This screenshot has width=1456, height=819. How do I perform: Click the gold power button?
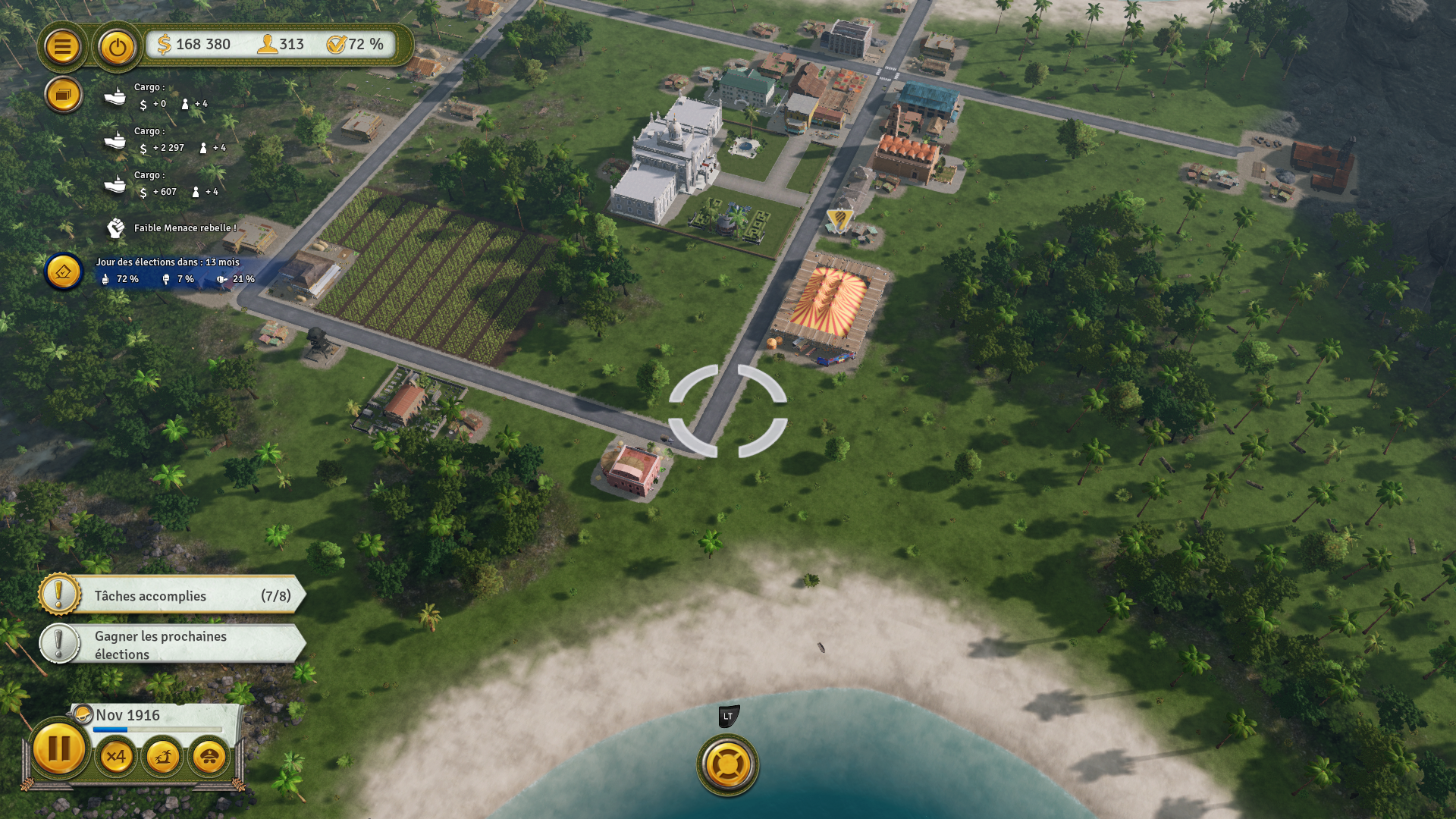click(117, 47)
